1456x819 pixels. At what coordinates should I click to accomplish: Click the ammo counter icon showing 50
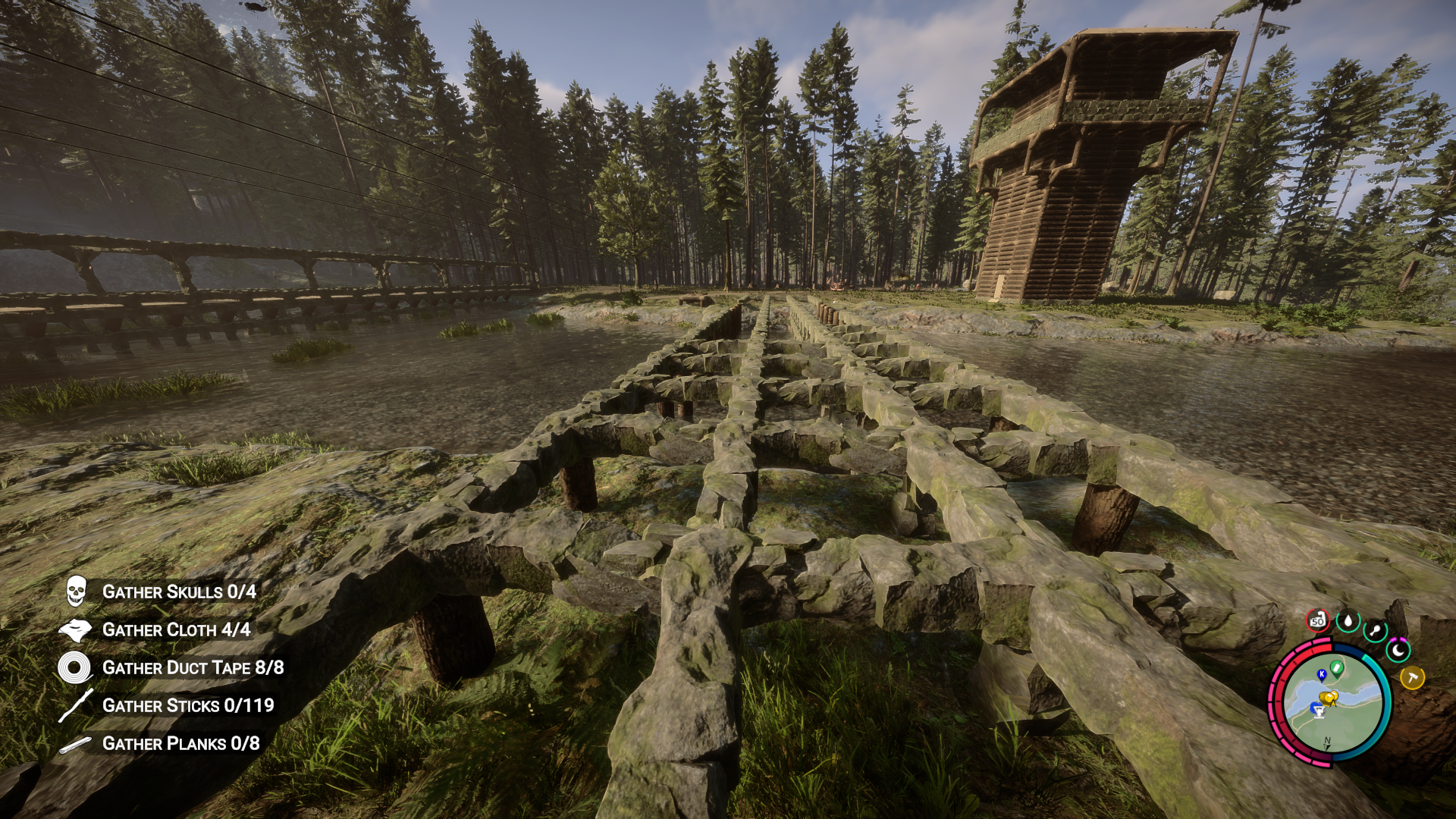tap(1317, 621)
